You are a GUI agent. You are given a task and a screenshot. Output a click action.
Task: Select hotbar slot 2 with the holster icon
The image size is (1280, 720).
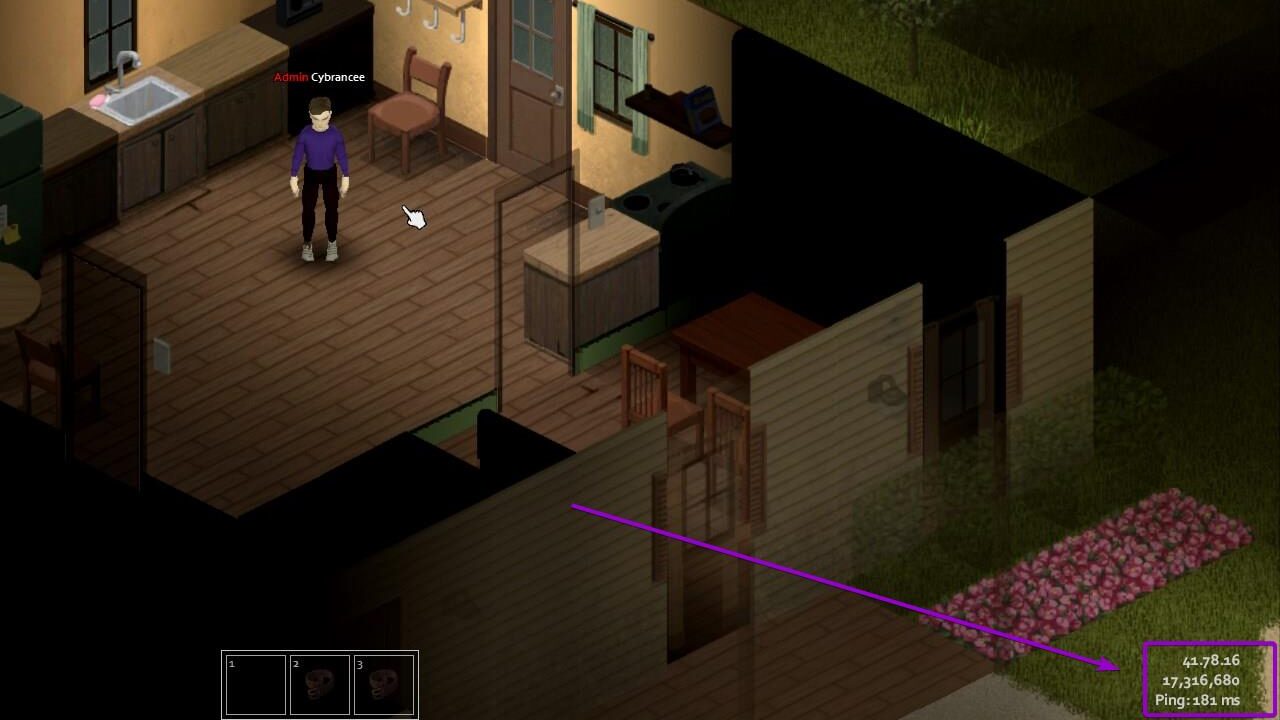[320, 685]
